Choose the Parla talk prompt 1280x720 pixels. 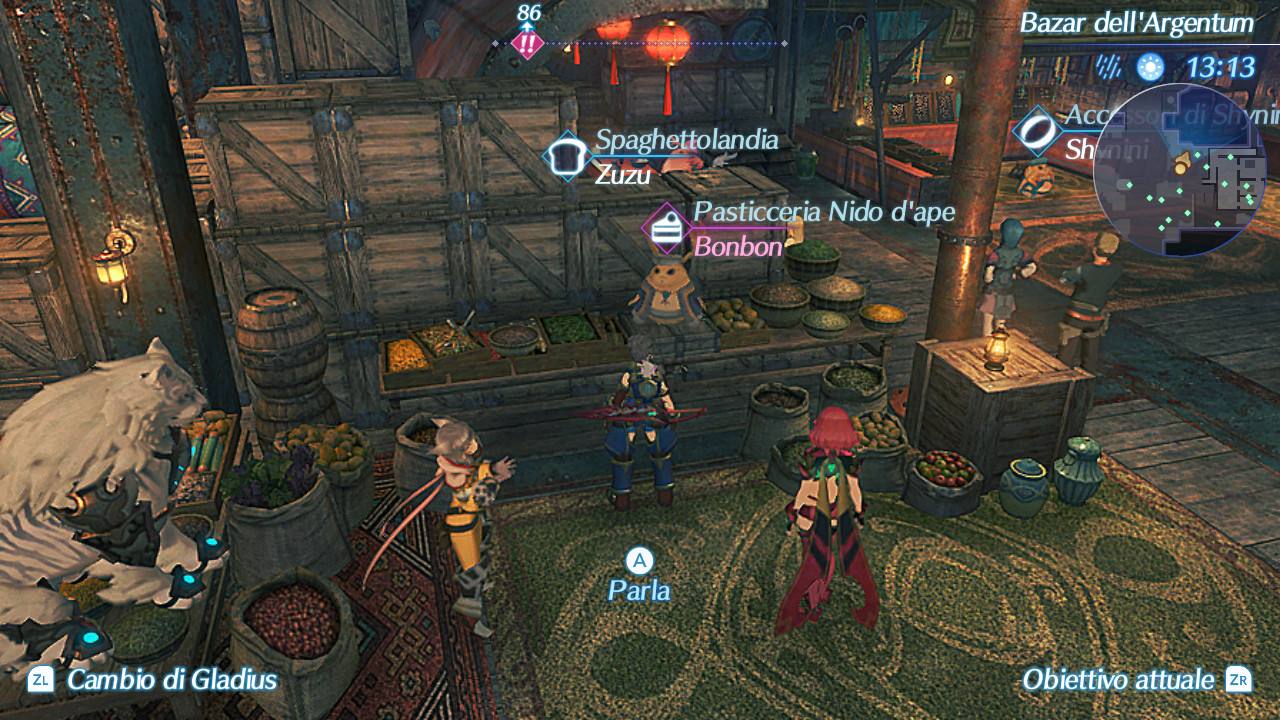tap(639, 576)
